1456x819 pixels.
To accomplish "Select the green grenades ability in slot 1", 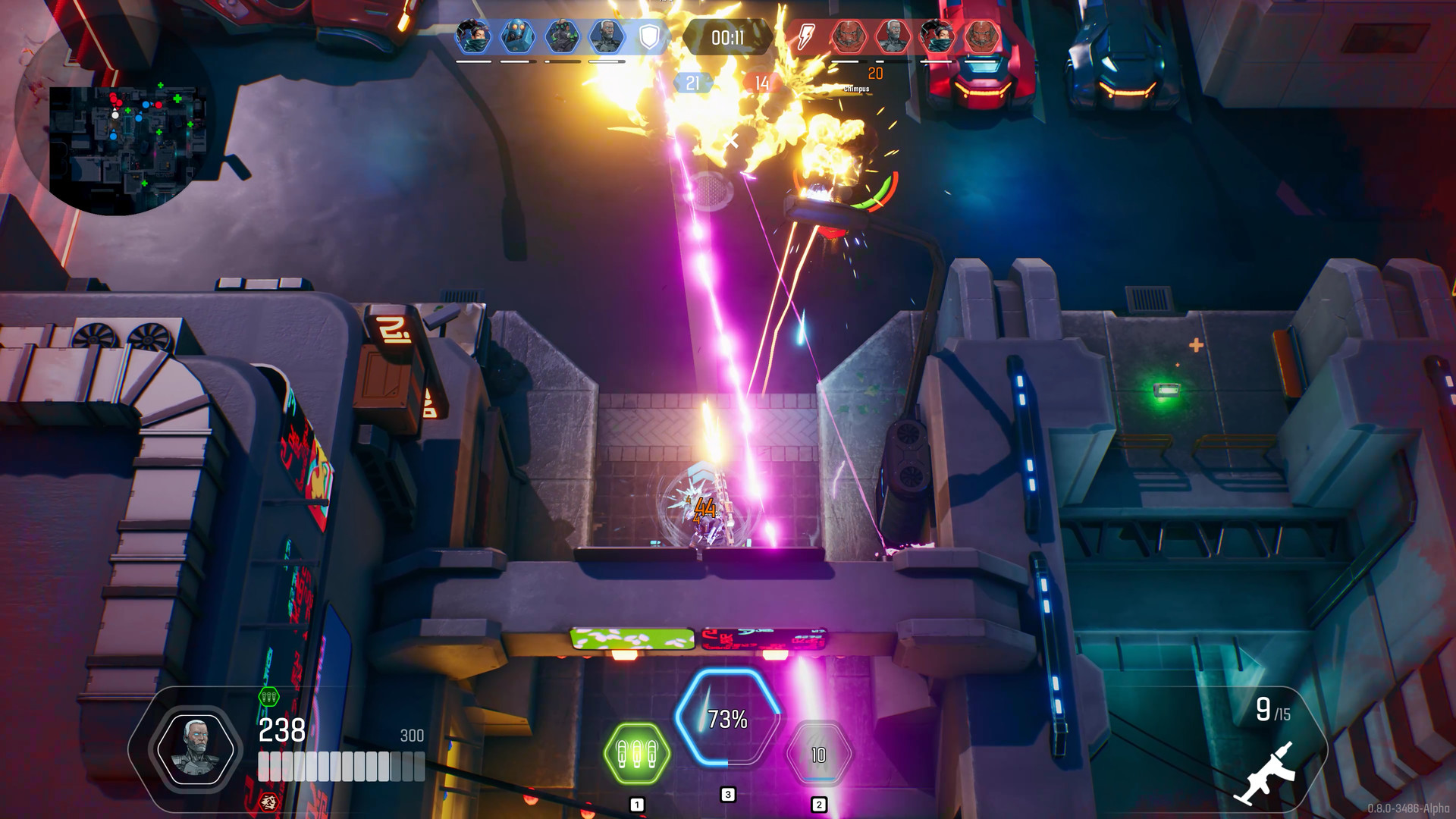I will pos(635,753).
